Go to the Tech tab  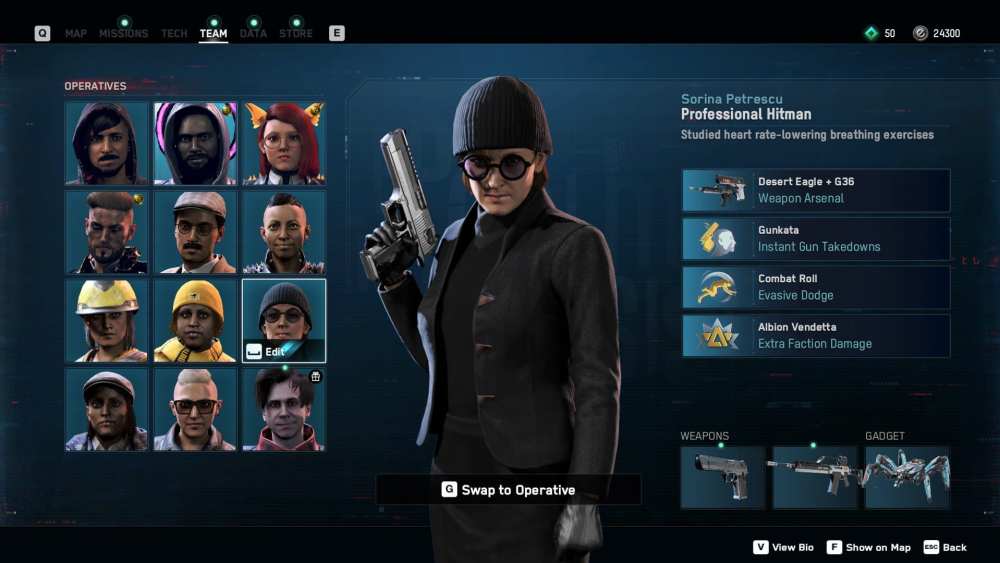point(174,34)
